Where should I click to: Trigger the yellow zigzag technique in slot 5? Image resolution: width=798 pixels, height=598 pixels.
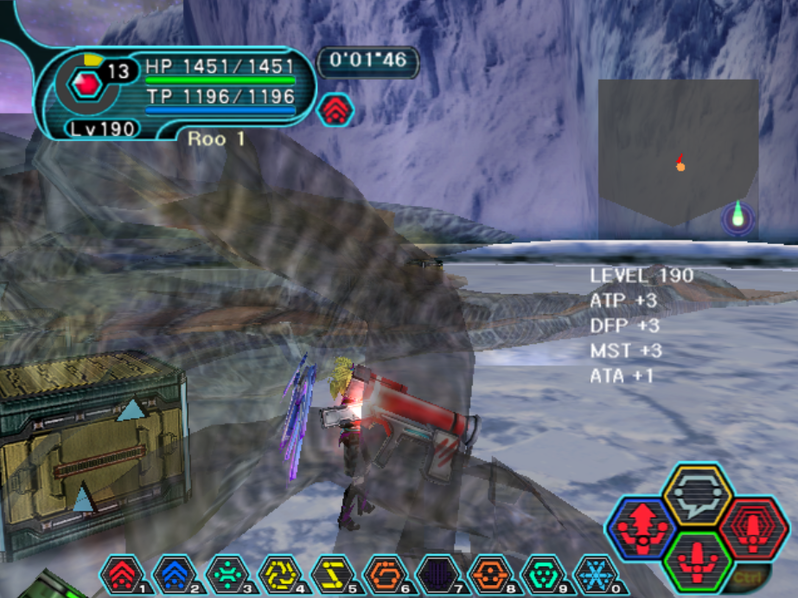click(x=332, y=575)
